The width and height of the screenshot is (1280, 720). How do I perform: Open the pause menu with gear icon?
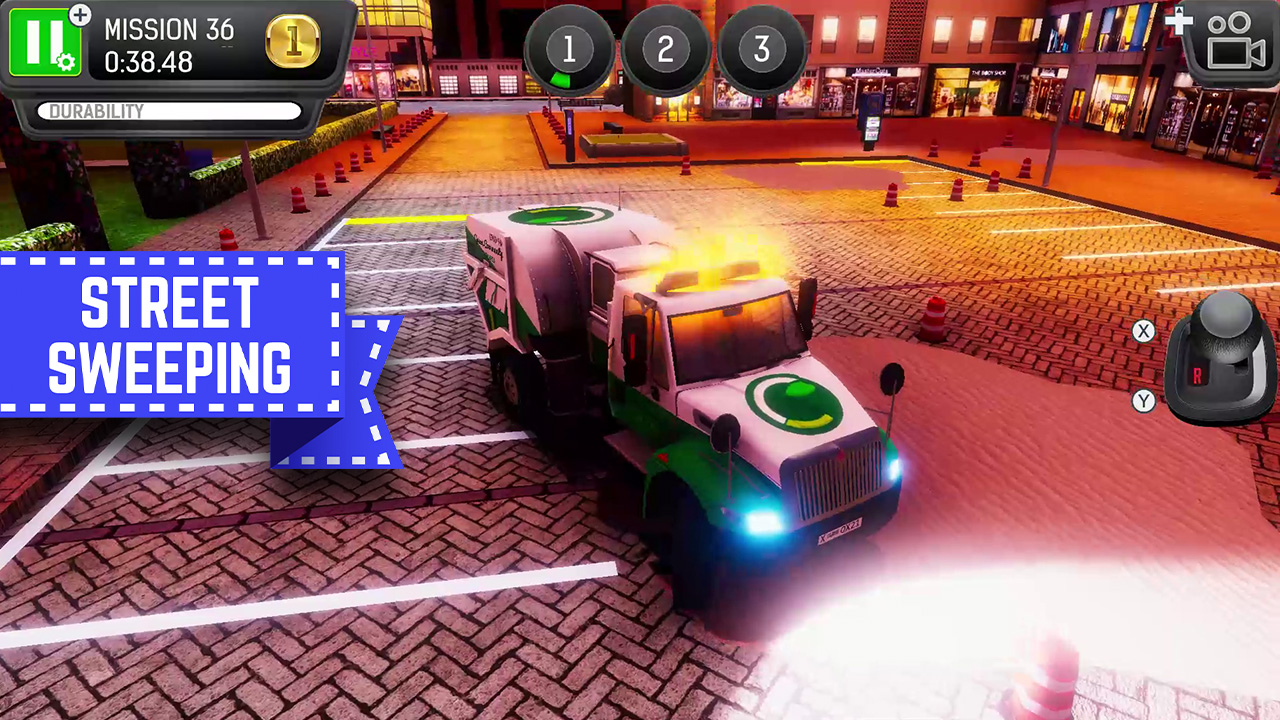[43, 42]
